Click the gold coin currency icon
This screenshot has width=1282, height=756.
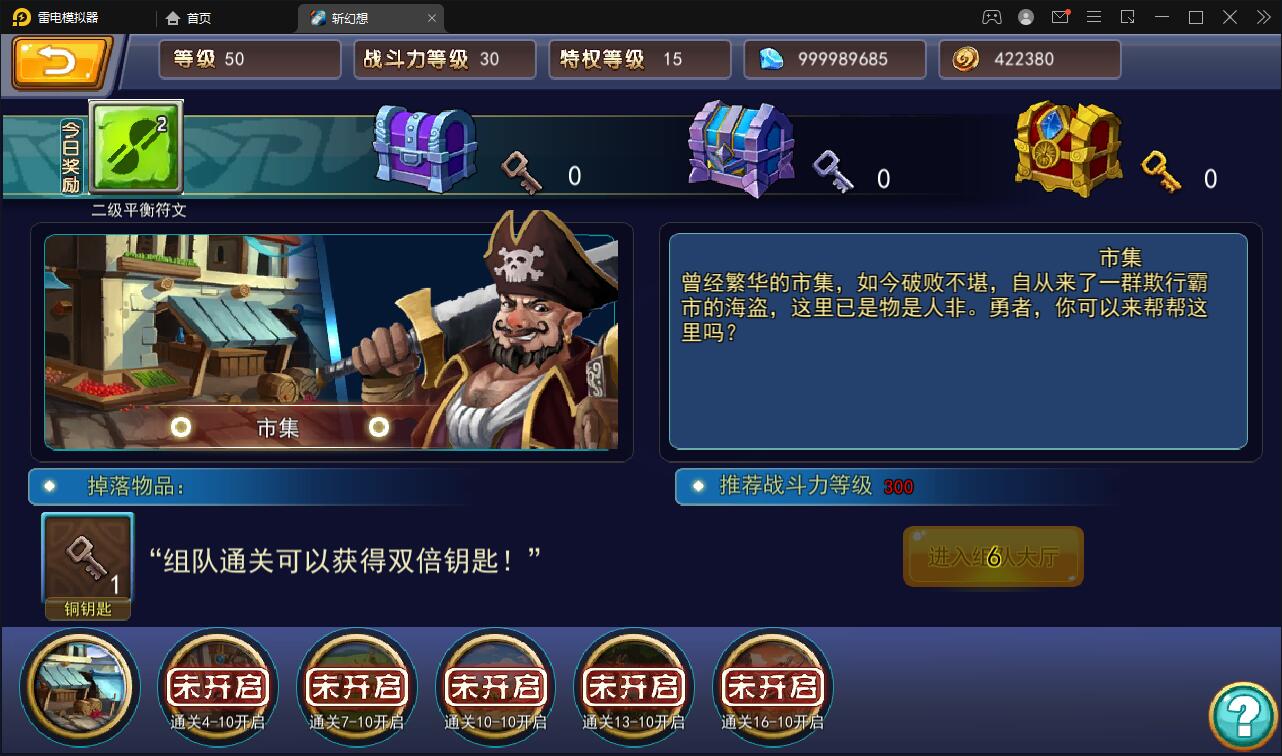964,58
